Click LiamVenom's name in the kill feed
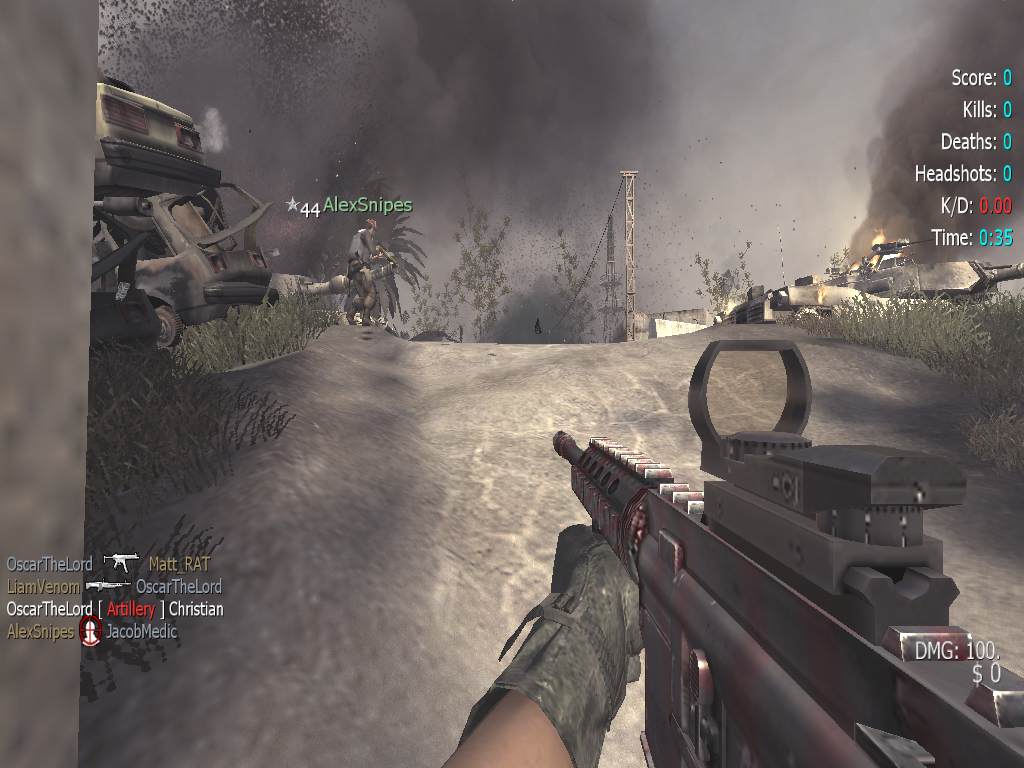Viewport: 1024px width, 768px height. point(43,586)
